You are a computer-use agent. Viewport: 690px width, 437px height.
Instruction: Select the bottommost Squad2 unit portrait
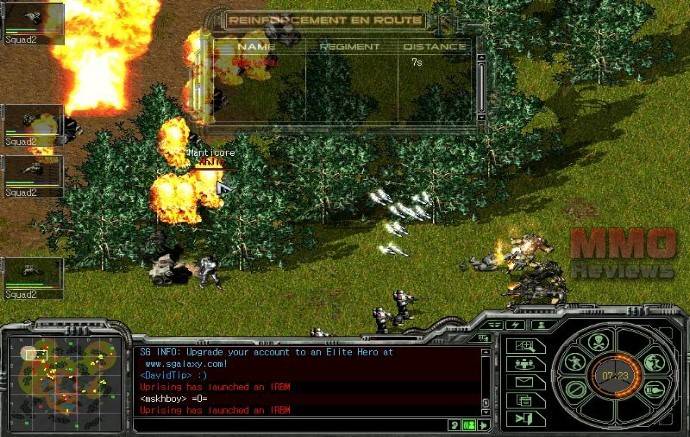pyautogui.click(x=34, y=277)
